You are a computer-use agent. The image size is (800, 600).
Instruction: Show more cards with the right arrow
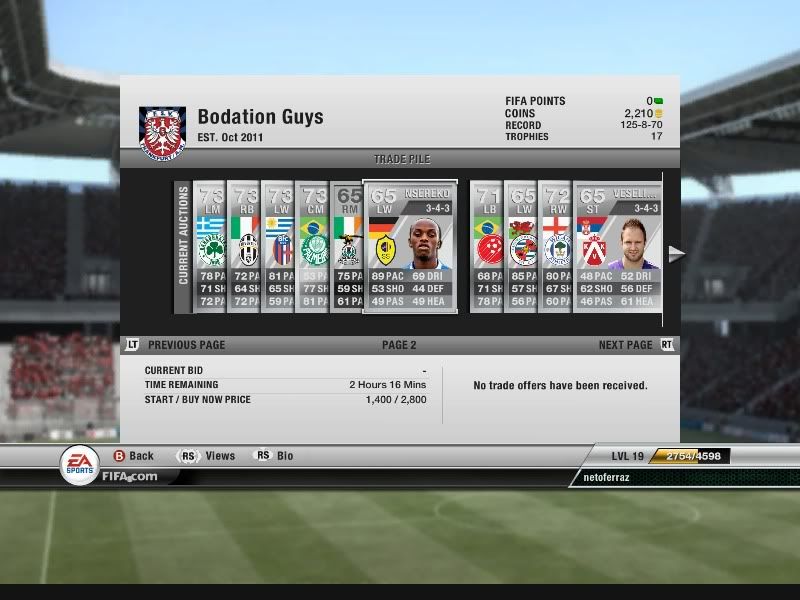[x=676, y=254]
